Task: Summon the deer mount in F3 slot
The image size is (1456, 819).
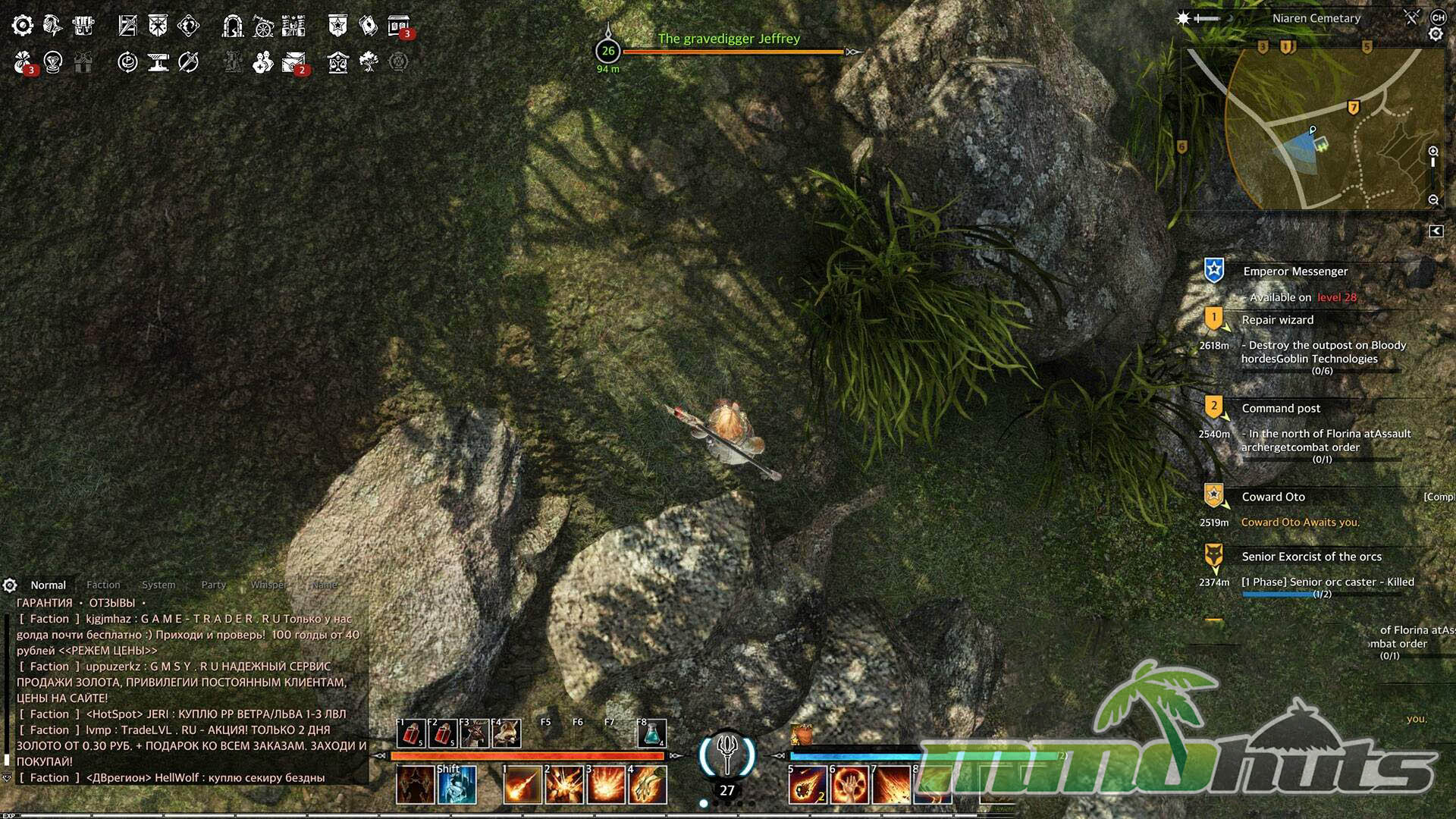Action: [475, 733]
